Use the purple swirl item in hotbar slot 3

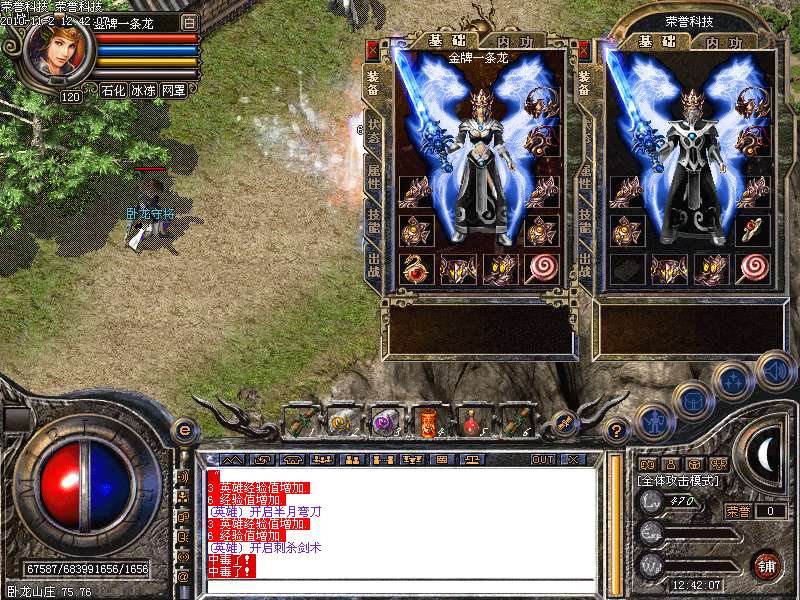[386, 421]
